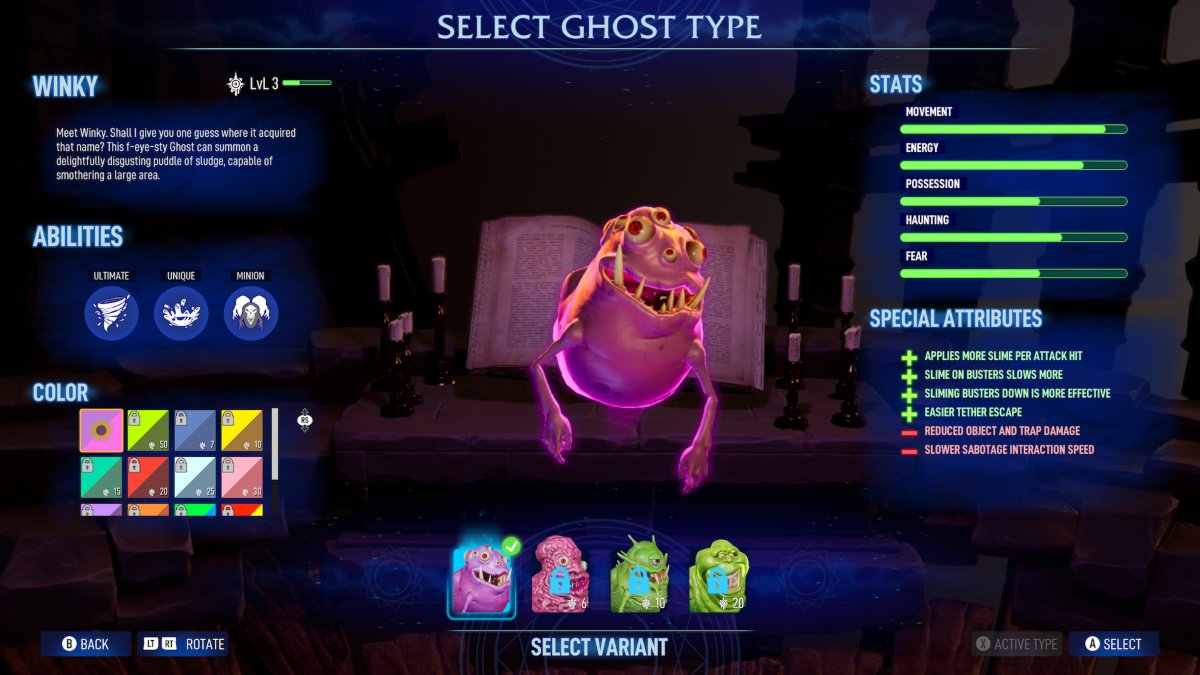Pick the light pink swatch costing 30

[x=241, y=477]
